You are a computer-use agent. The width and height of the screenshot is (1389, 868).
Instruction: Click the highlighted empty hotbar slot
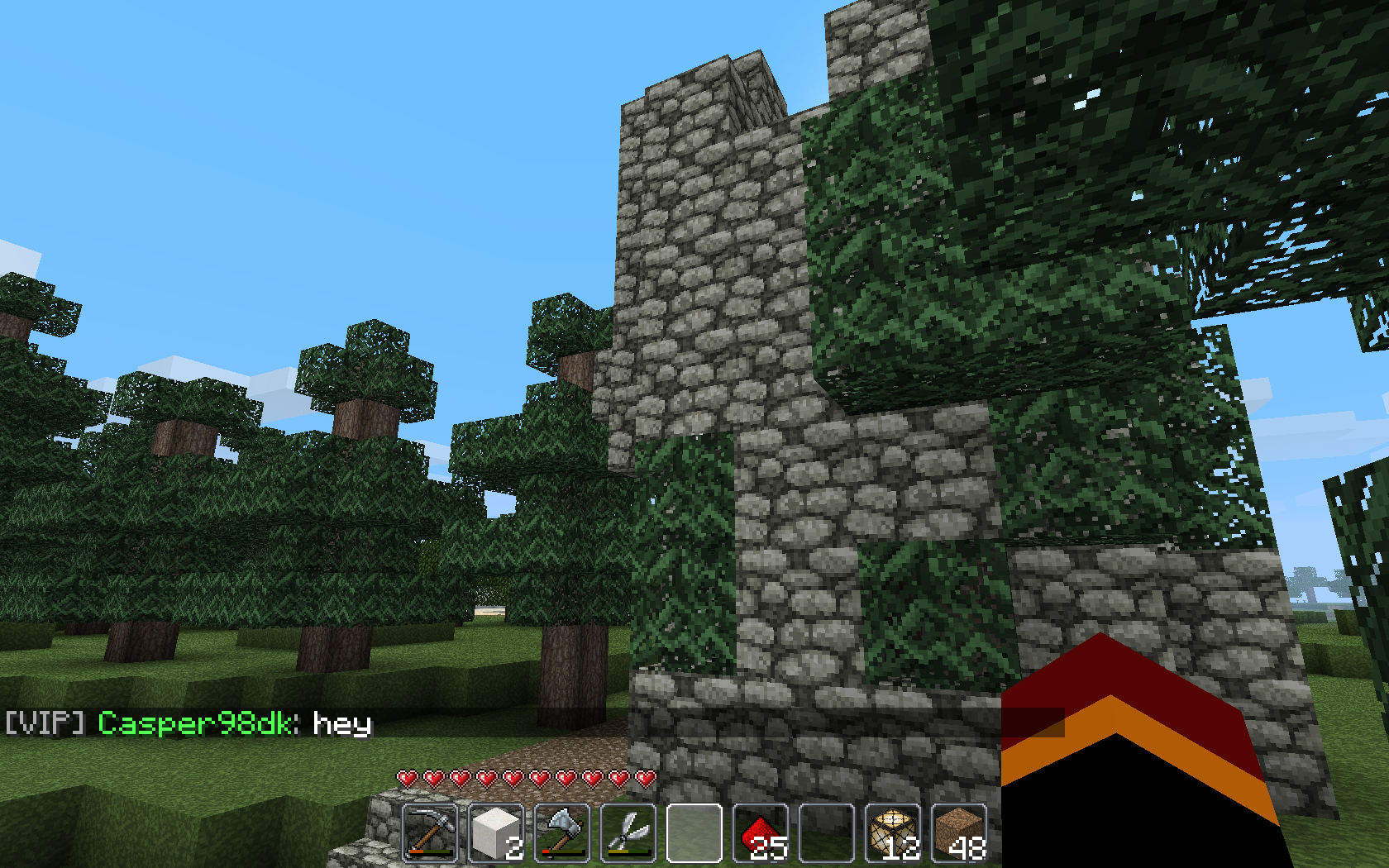(694, 832)
